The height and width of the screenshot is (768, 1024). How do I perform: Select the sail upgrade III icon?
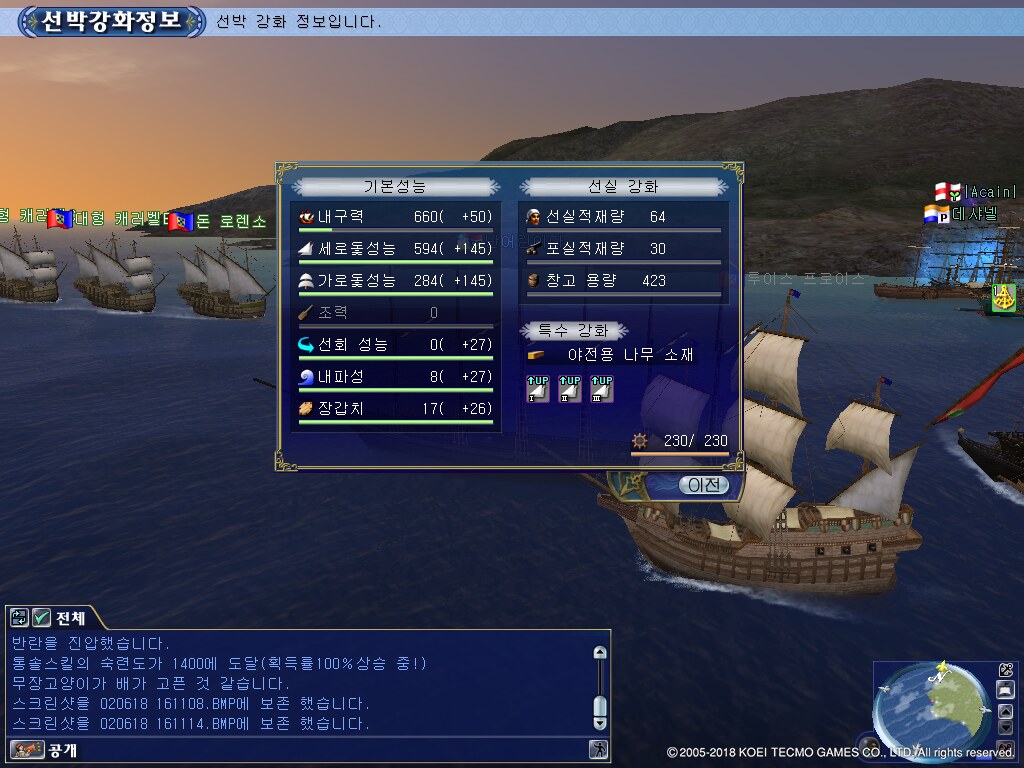[601, 388]
